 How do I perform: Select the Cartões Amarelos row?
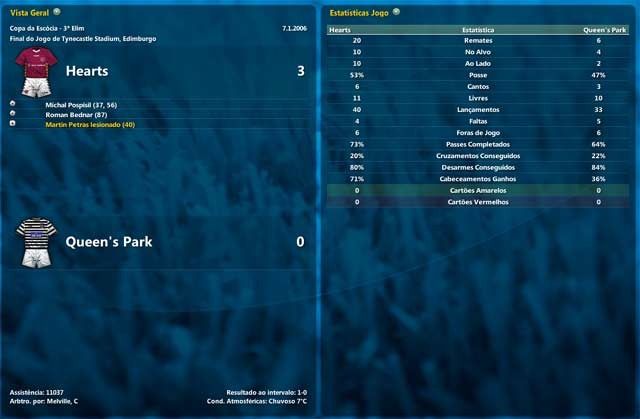click(477, 190)
